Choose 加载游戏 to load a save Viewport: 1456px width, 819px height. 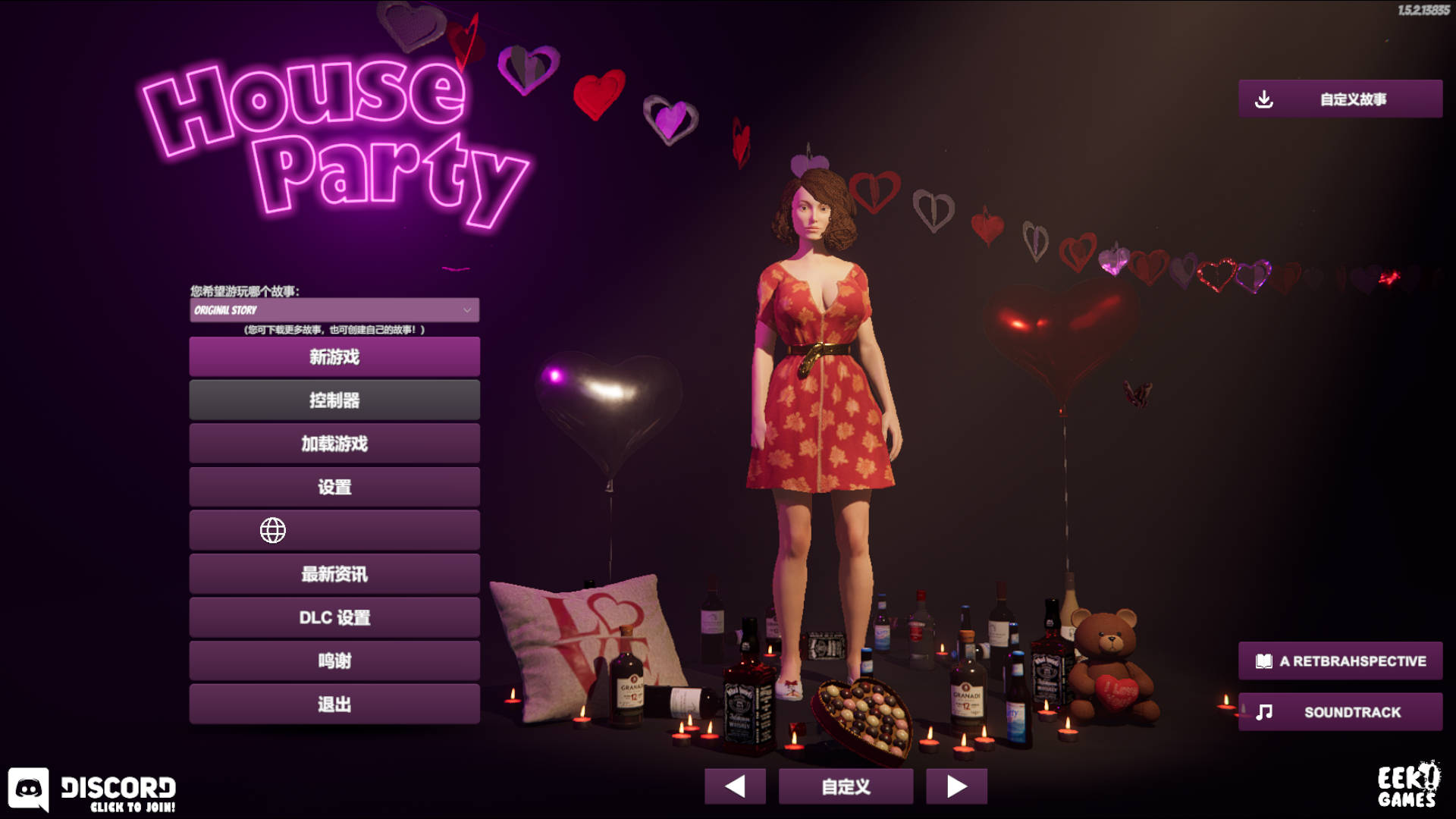point(334,444)
